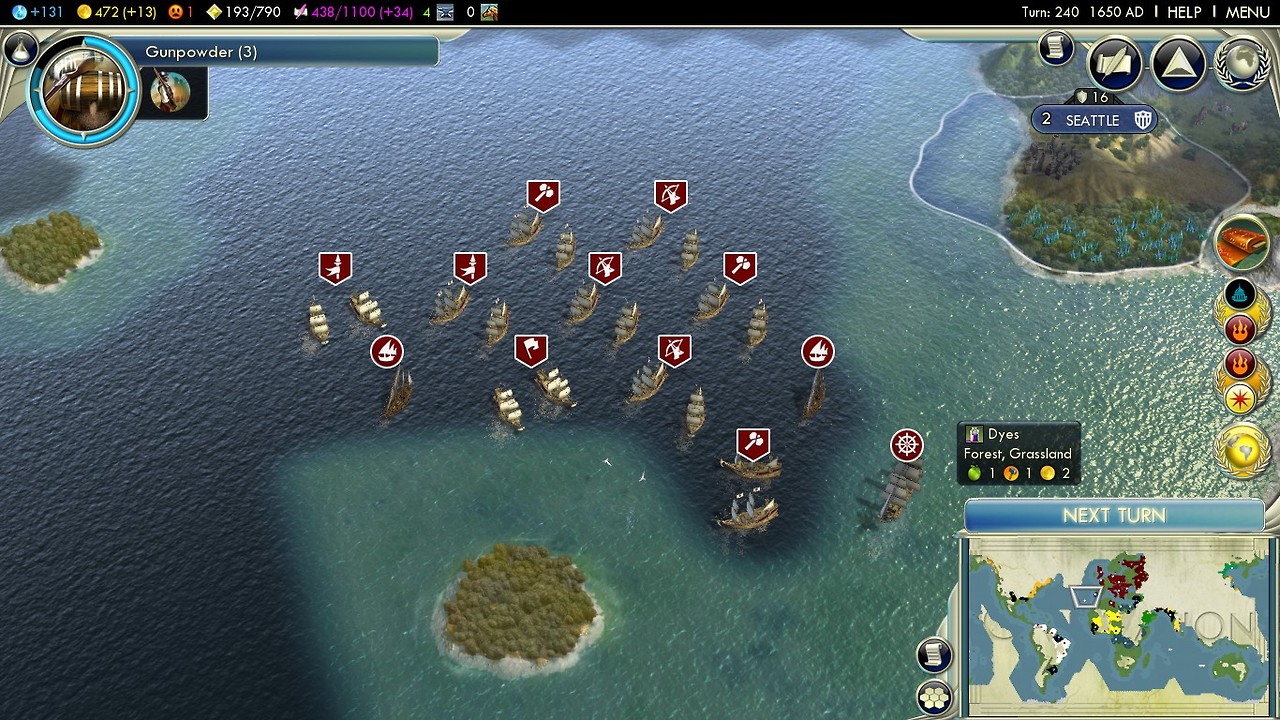Open the capitol dome notification

coord(1240,294)
